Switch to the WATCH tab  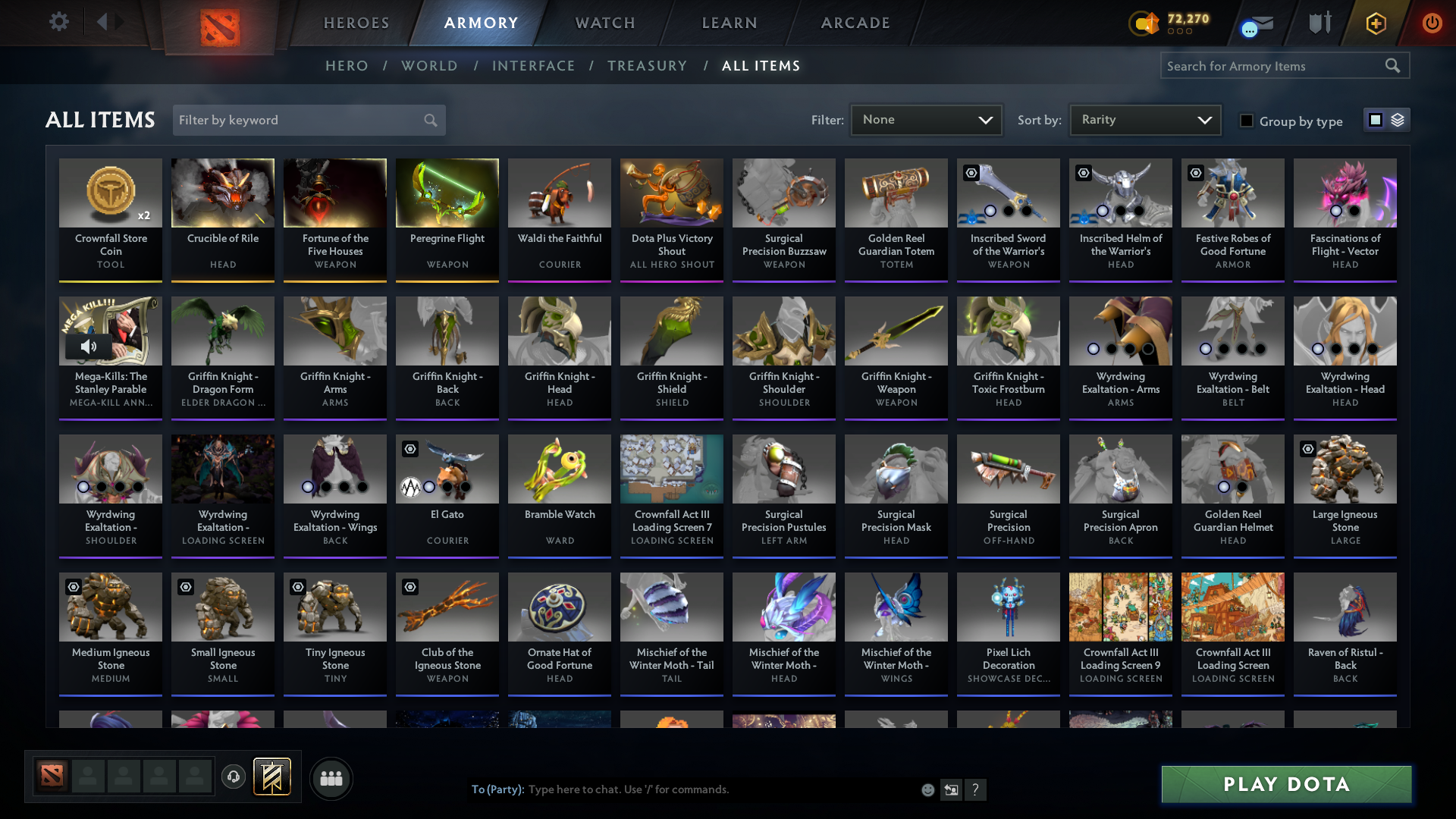[x=604, y=23]
